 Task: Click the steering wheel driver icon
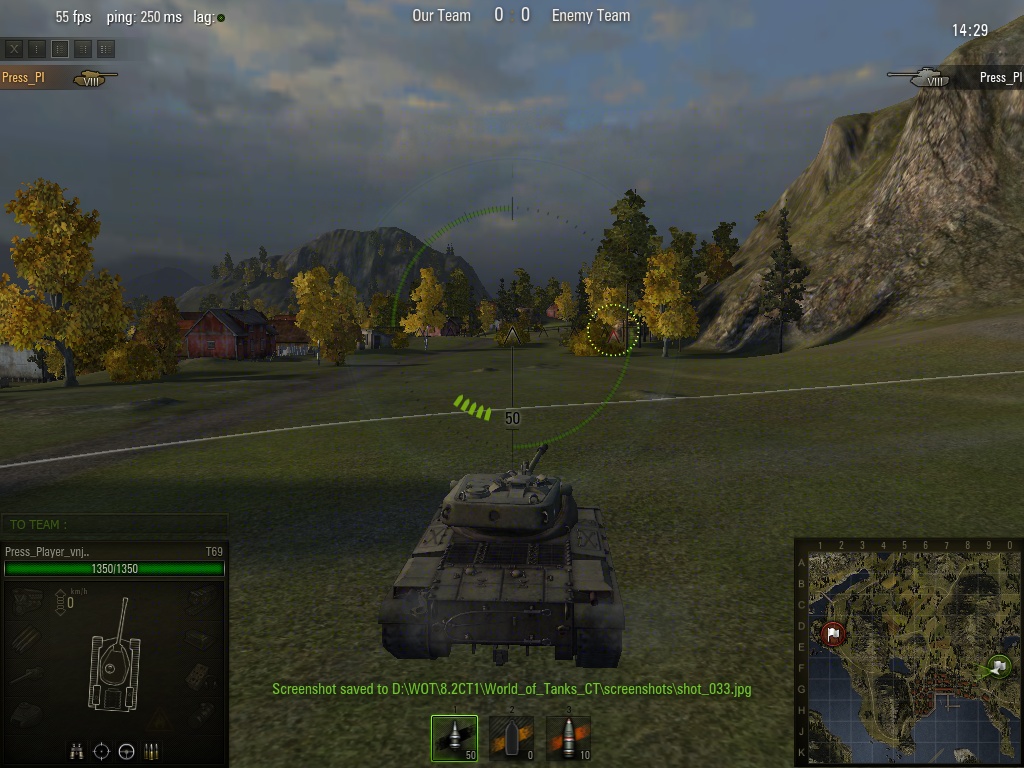[127, 751]
